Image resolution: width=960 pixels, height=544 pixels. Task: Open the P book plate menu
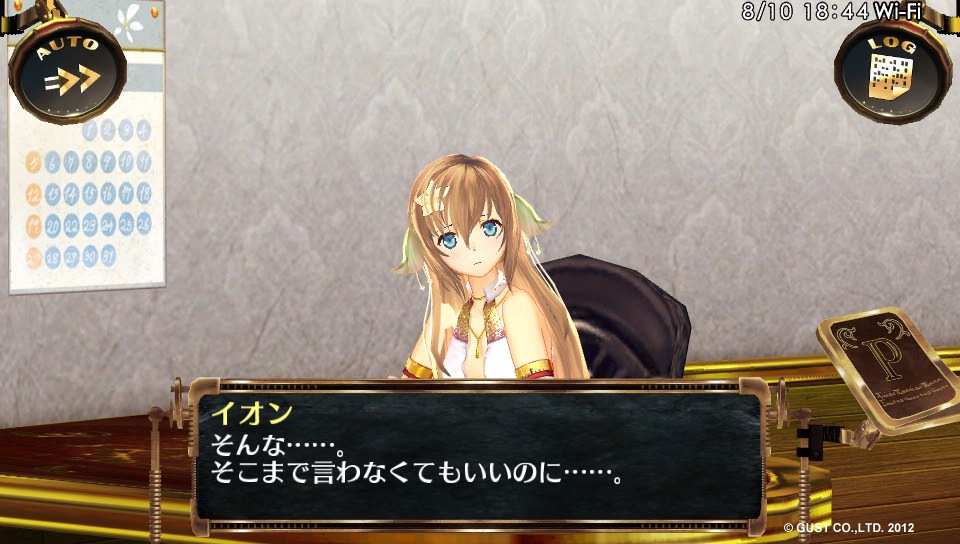[x=886, y=366]
